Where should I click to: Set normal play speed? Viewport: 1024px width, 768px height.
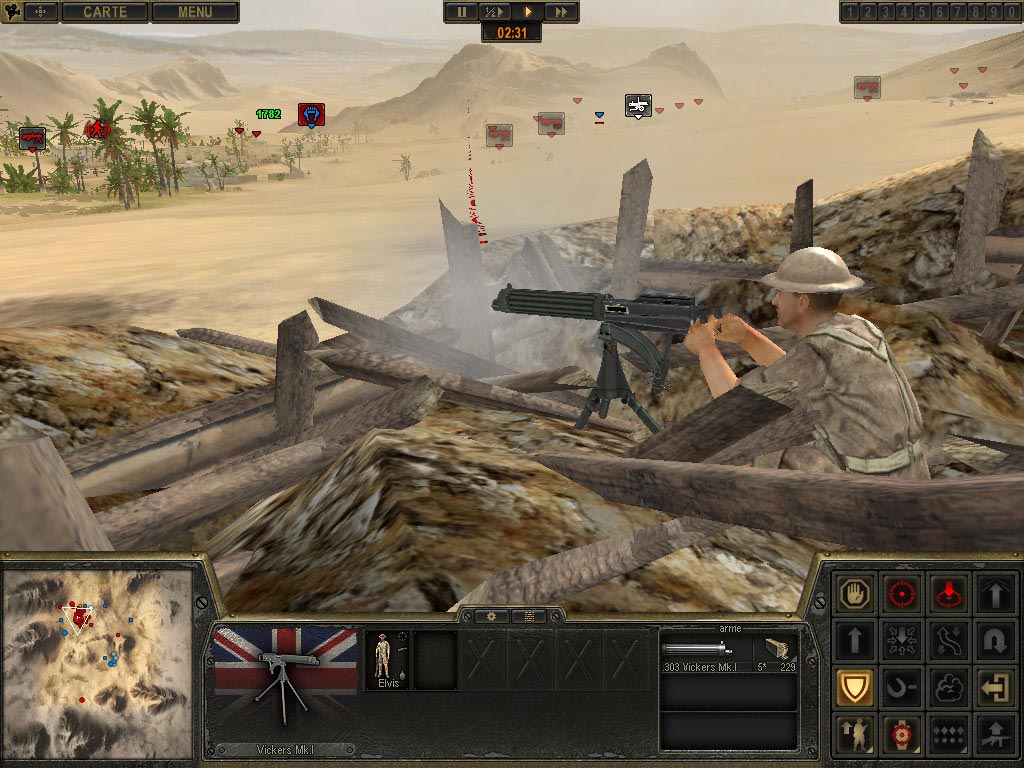527,12
